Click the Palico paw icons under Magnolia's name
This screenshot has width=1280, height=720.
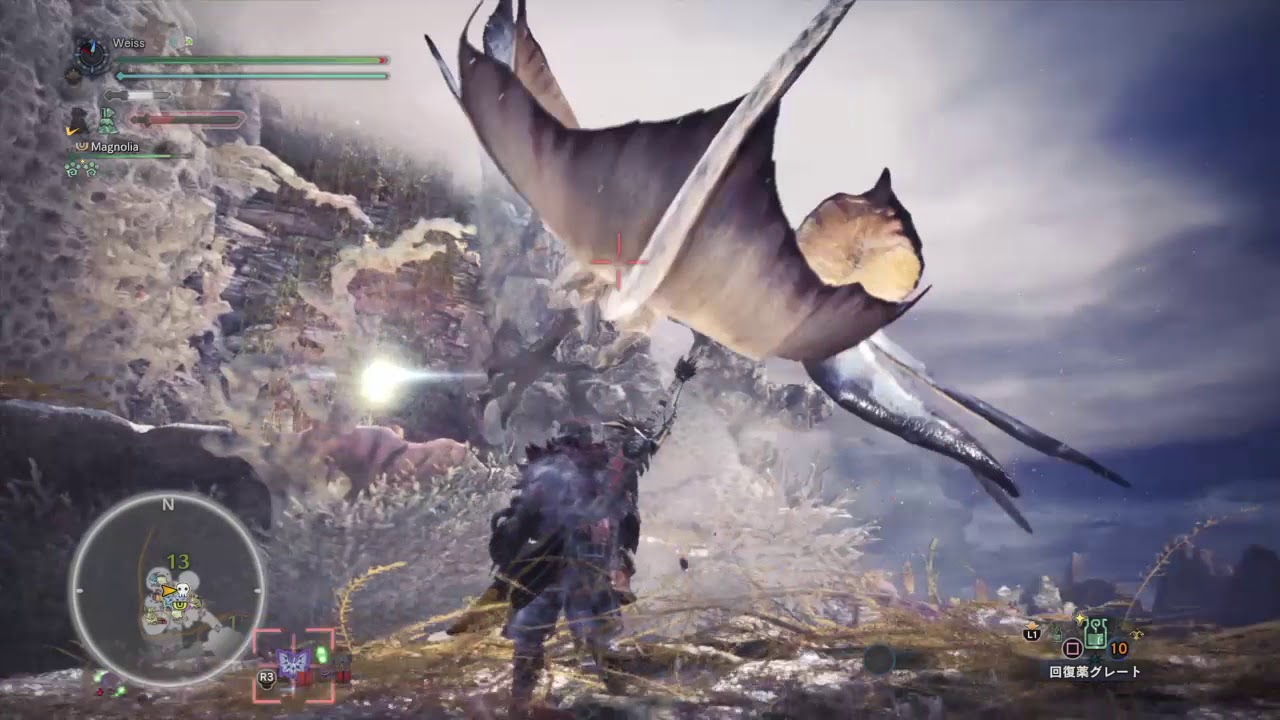[x=82, y=167]
